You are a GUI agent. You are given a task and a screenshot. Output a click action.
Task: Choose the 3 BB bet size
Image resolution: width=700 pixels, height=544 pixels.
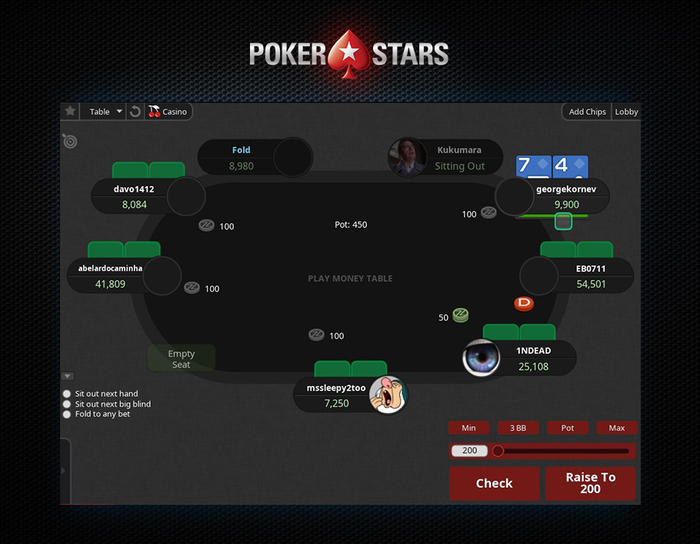(518, 428)
